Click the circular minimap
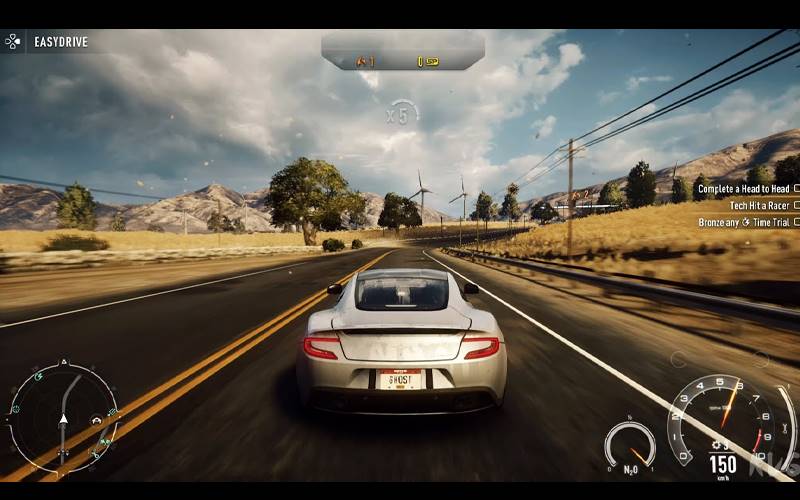Screen dimensions: 800x500 pos(63,417)
